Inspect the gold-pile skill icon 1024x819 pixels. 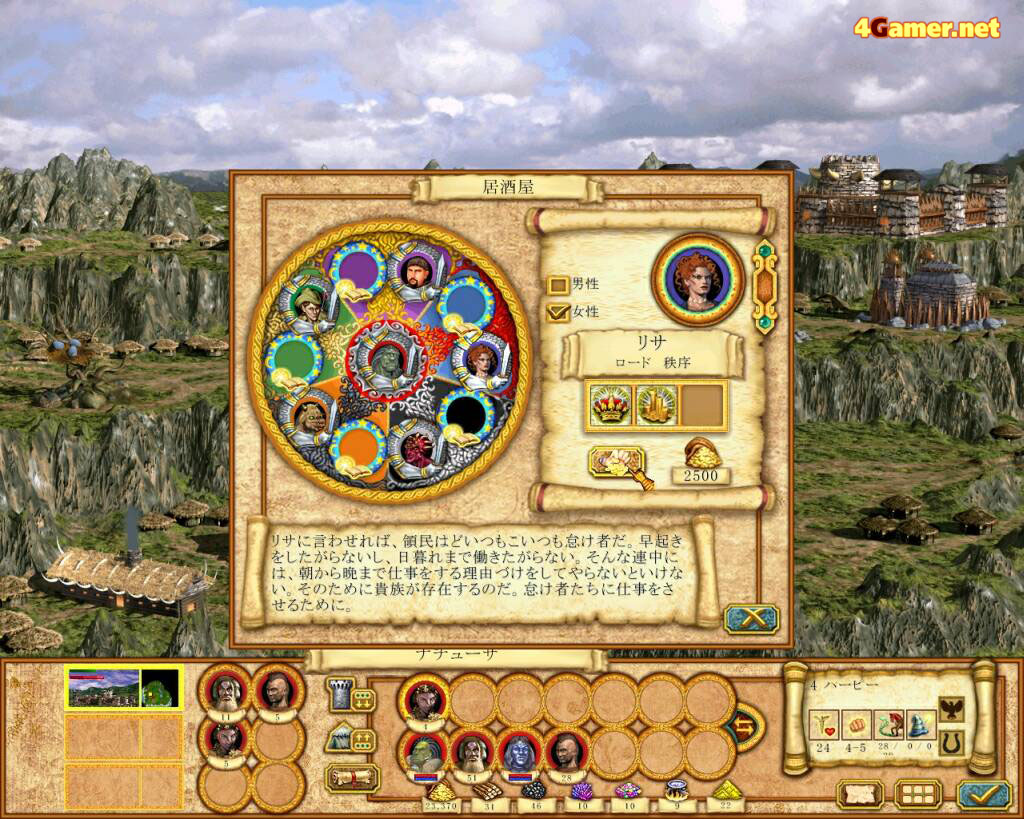tap(656, 404)
